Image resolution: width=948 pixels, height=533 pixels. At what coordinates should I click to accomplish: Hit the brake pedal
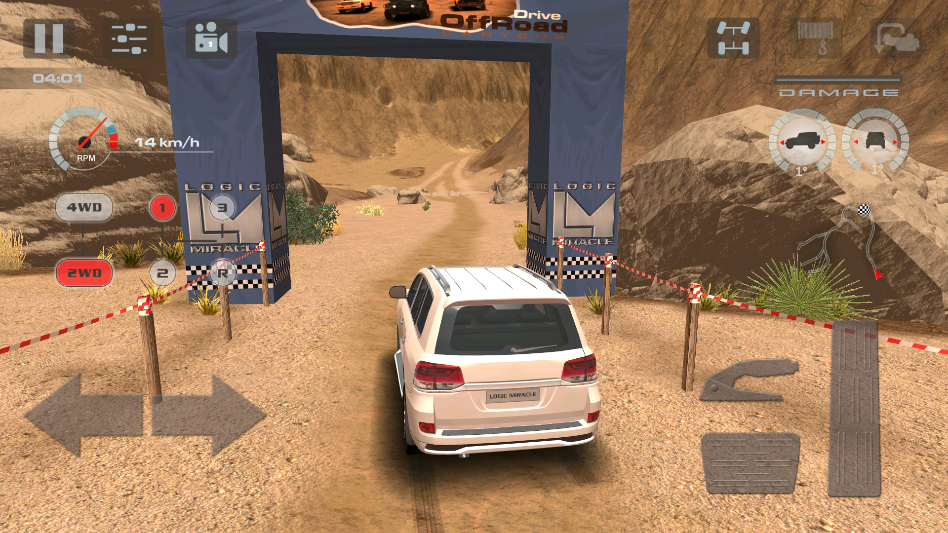coord(750,462)
